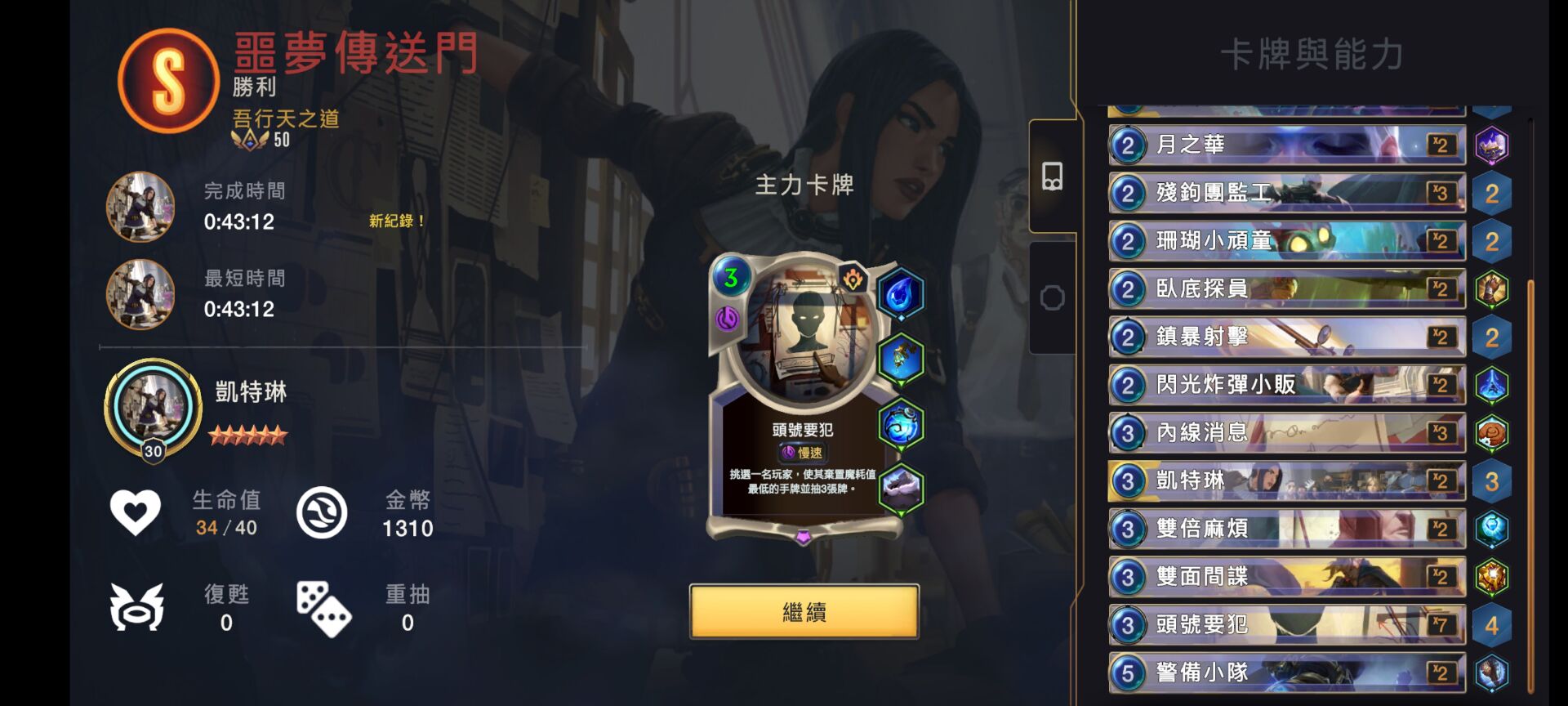Click the 金幣 gold coin icon
This screenshot has height=706, width=1568.
coord(322,513)
